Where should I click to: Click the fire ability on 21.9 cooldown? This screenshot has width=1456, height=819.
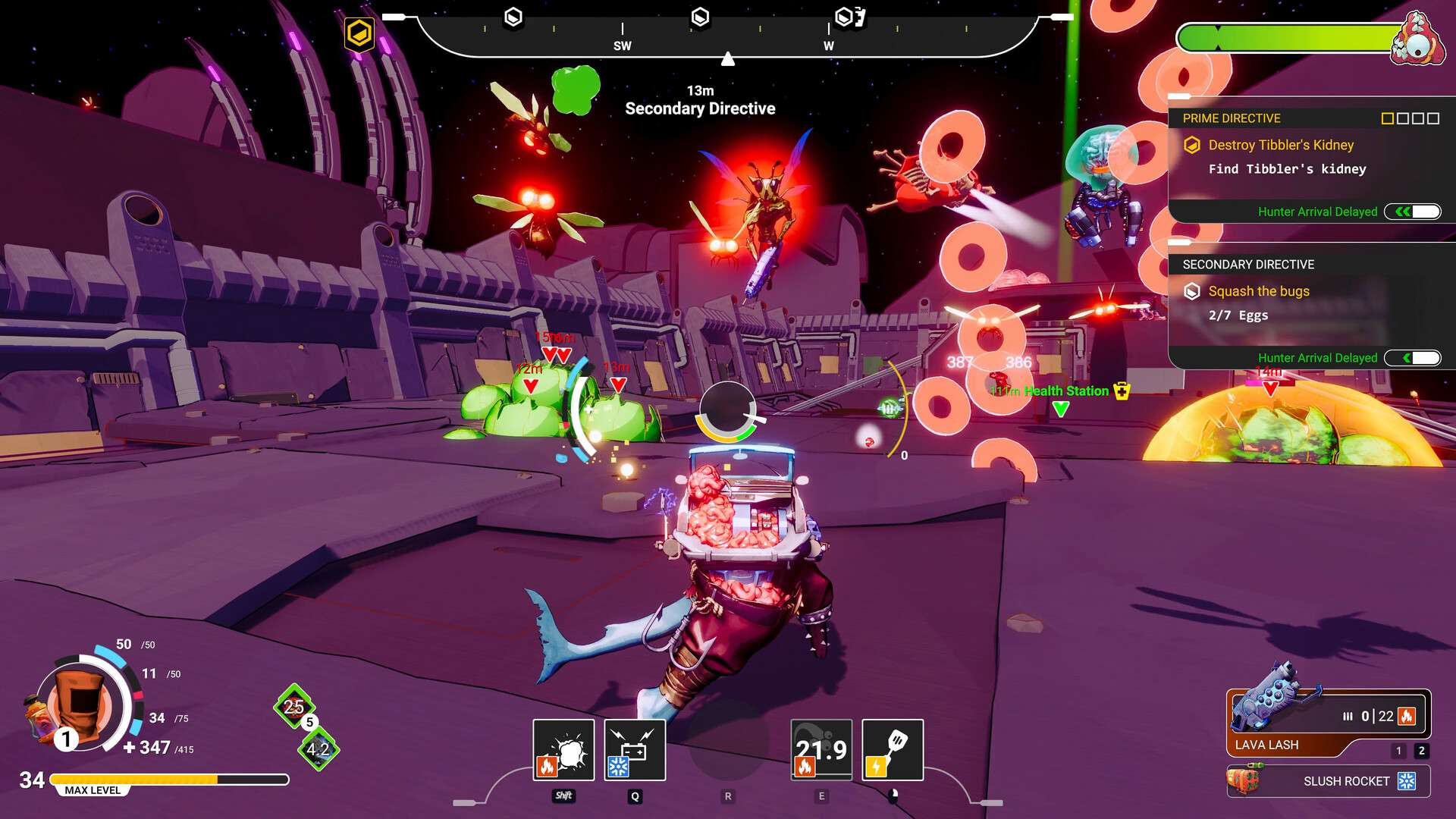point(821,750)
